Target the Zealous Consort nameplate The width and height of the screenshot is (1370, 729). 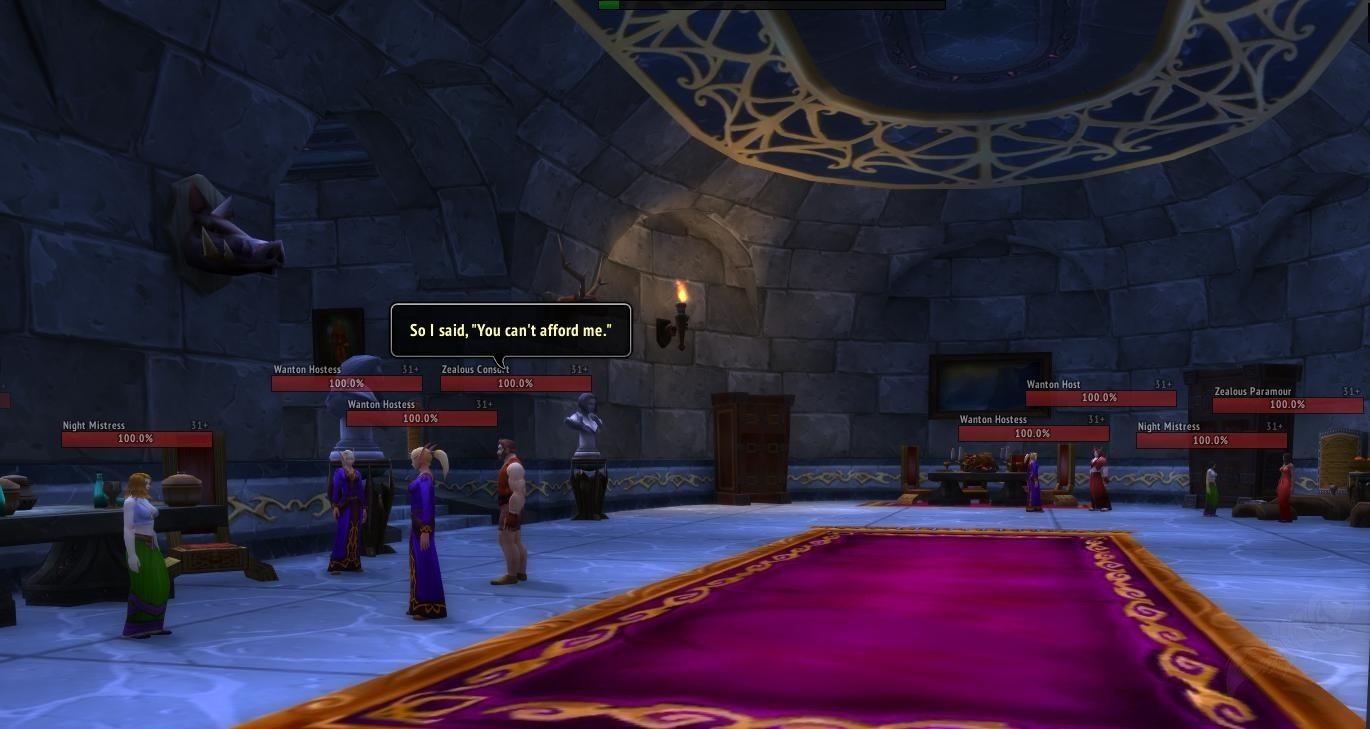point(515,383)
